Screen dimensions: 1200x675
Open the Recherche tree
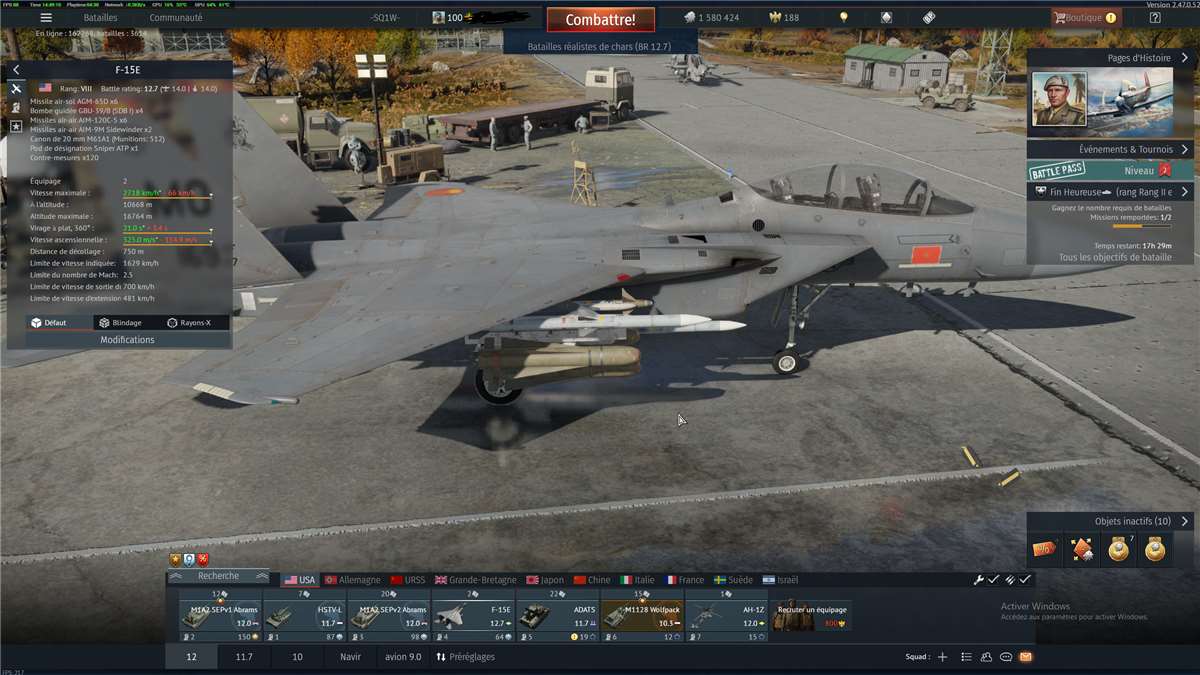click(218, 576)
